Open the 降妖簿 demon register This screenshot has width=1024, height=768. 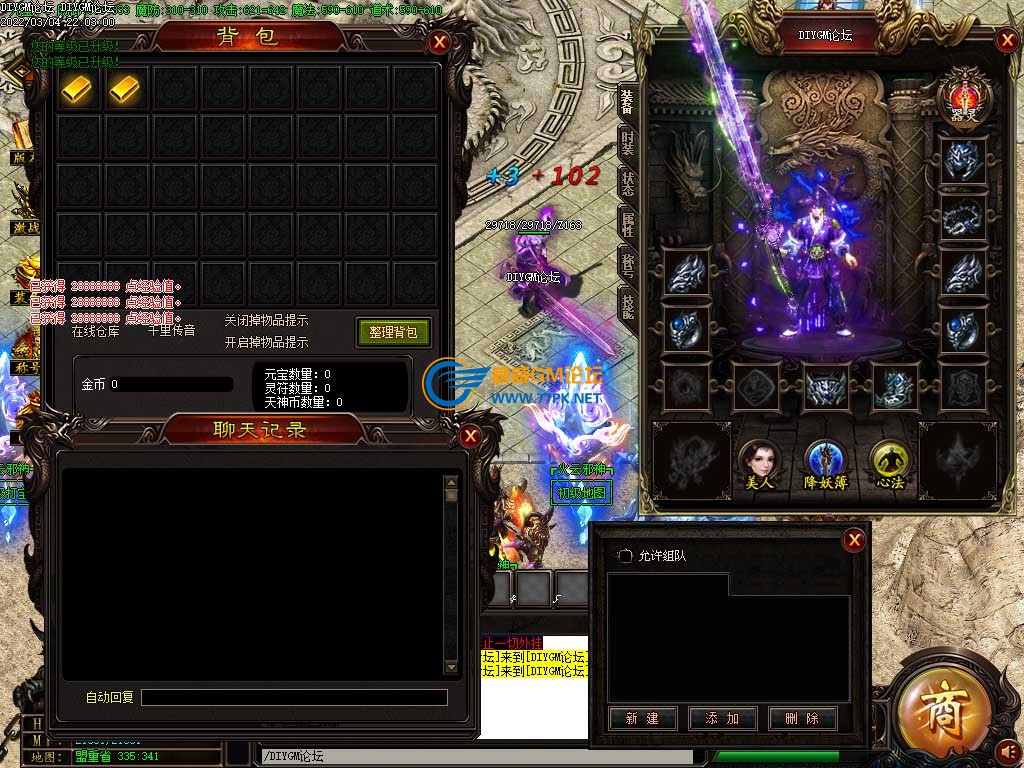(823, 461)
